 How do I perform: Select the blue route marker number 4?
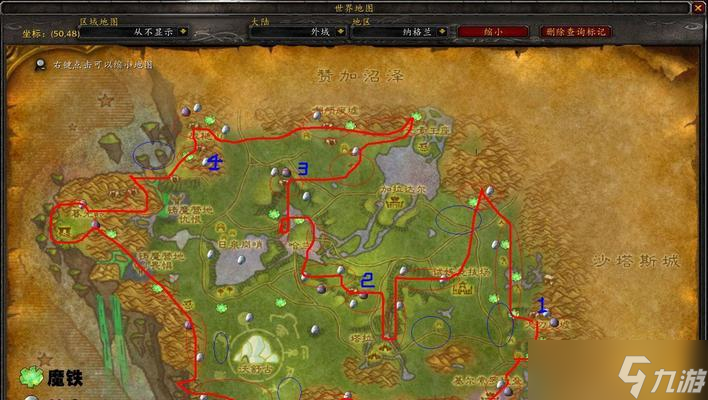(215, 161)
